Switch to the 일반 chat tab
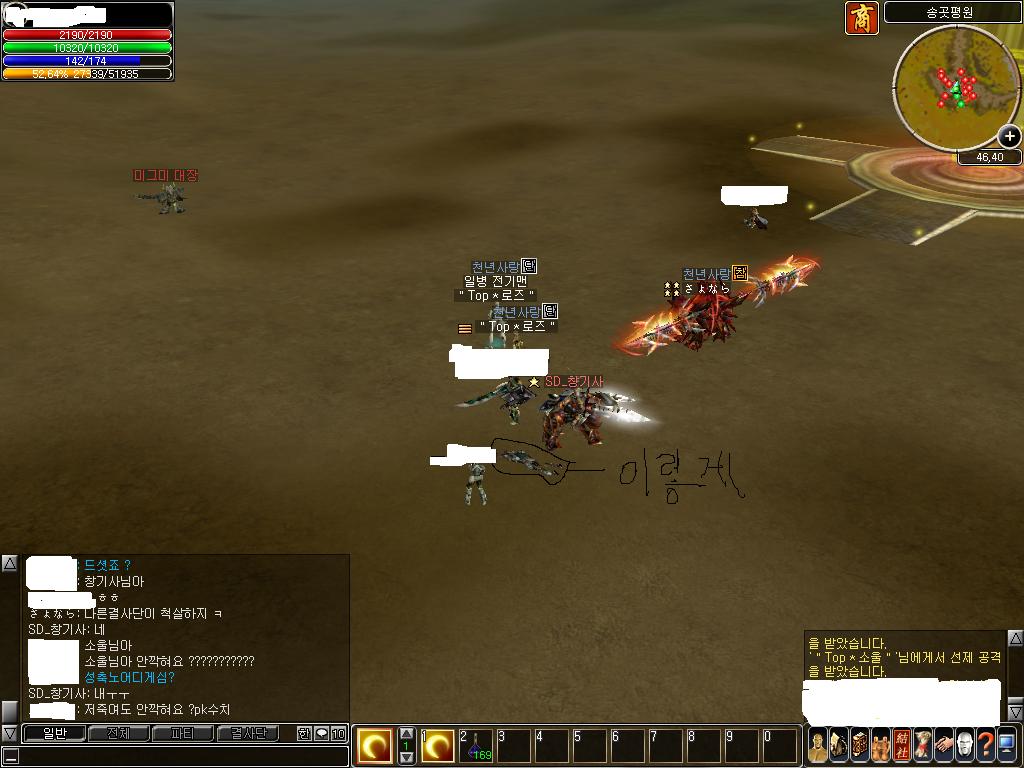The width and height of the screenshot is (1024, 768). click(x=54, y=733)
